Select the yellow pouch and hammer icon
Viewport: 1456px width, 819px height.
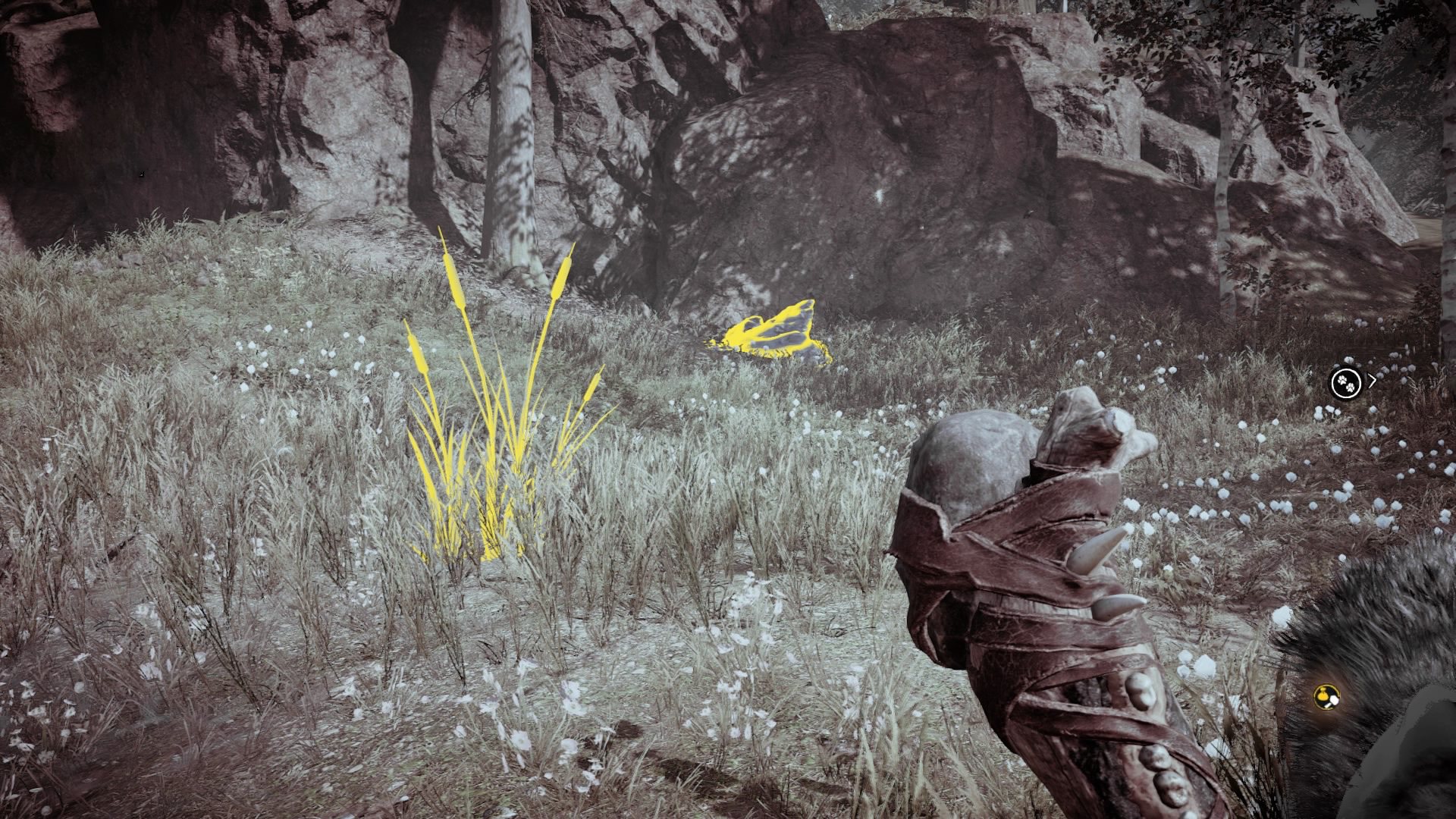[1326, 696]
